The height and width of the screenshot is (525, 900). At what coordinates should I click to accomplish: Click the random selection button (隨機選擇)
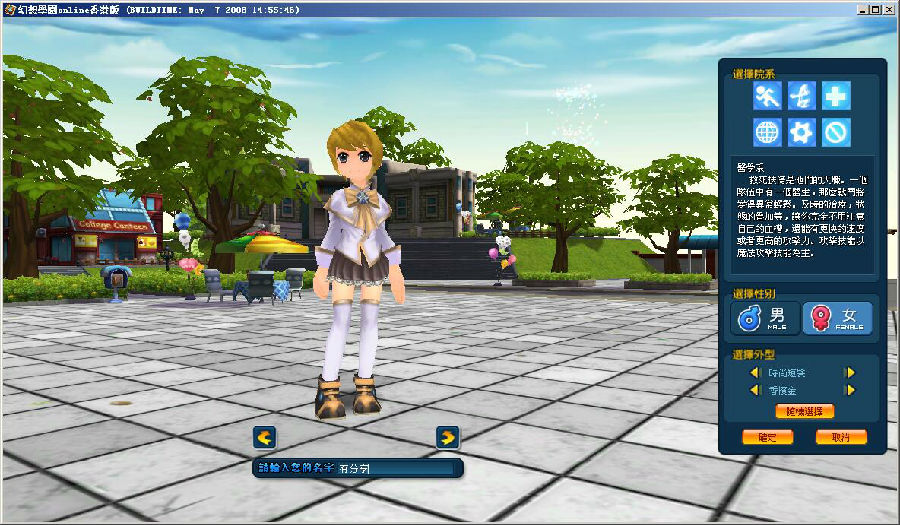pyautogui.click(x=803, y=411)
